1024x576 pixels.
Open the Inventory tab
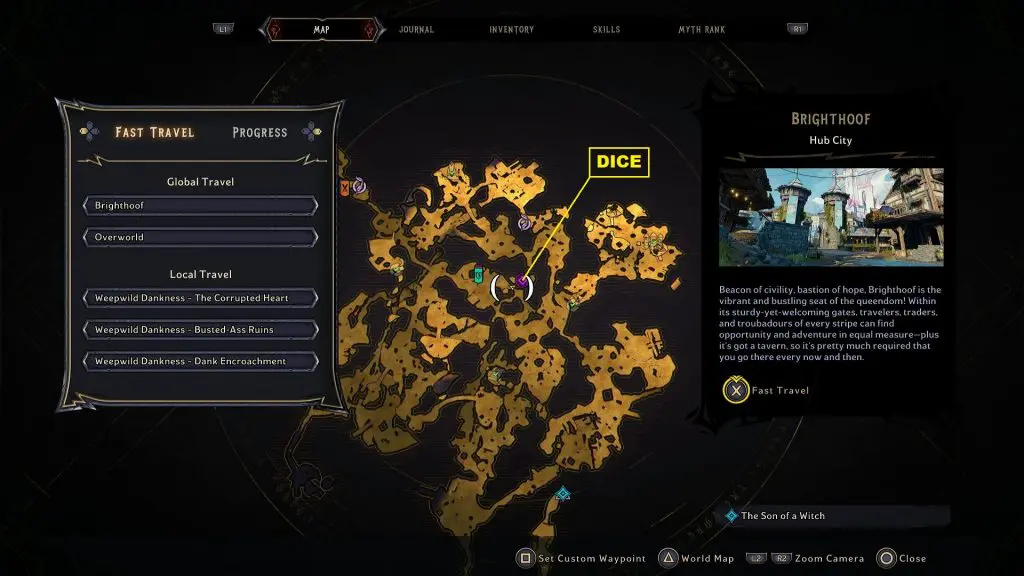[x=511, y=30]
